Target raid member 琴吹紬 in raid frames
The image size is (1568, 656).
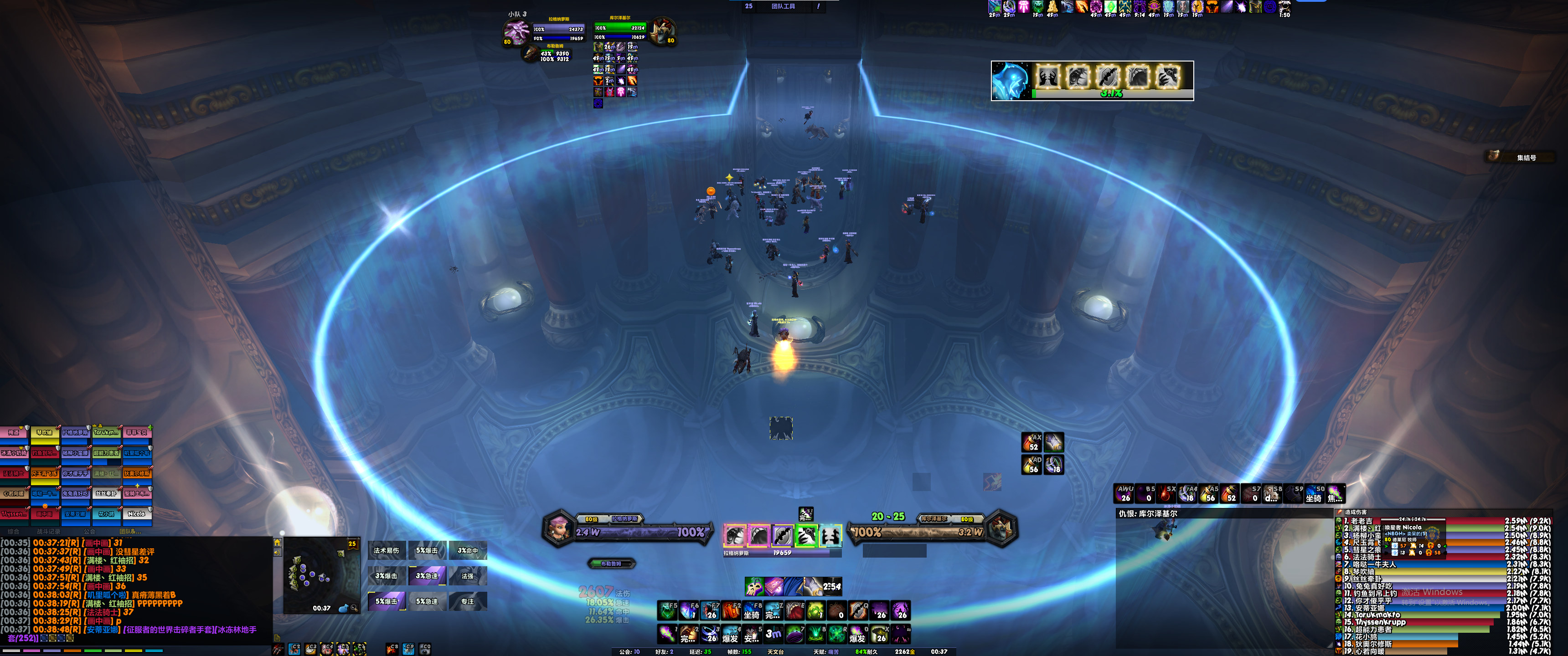[x=44, y=433]
